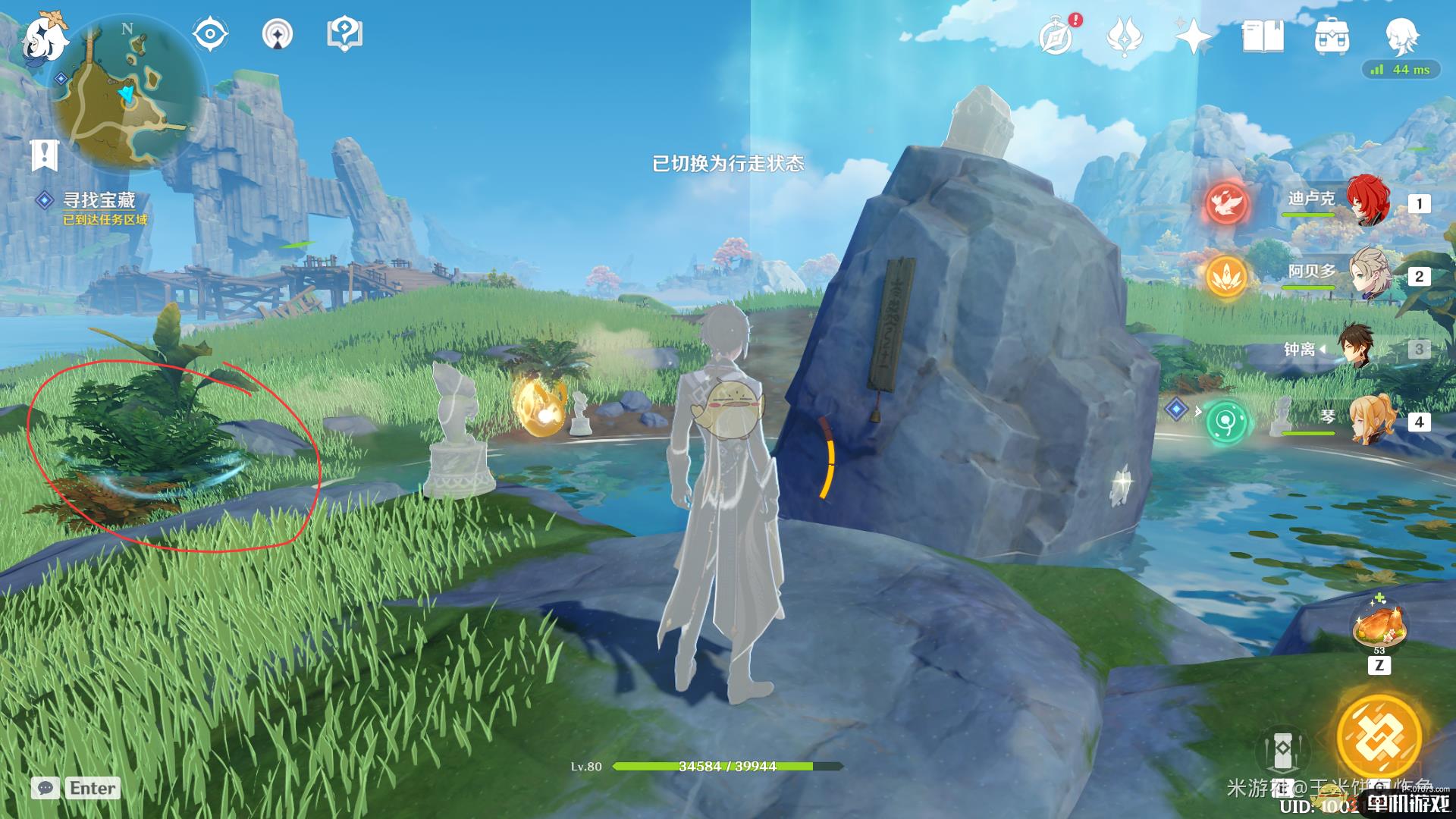This screenshot has width=1456, height=819.
Task: Click the wireless signal co-op icon
Action: pyautogui.click(x=278, y=34)
